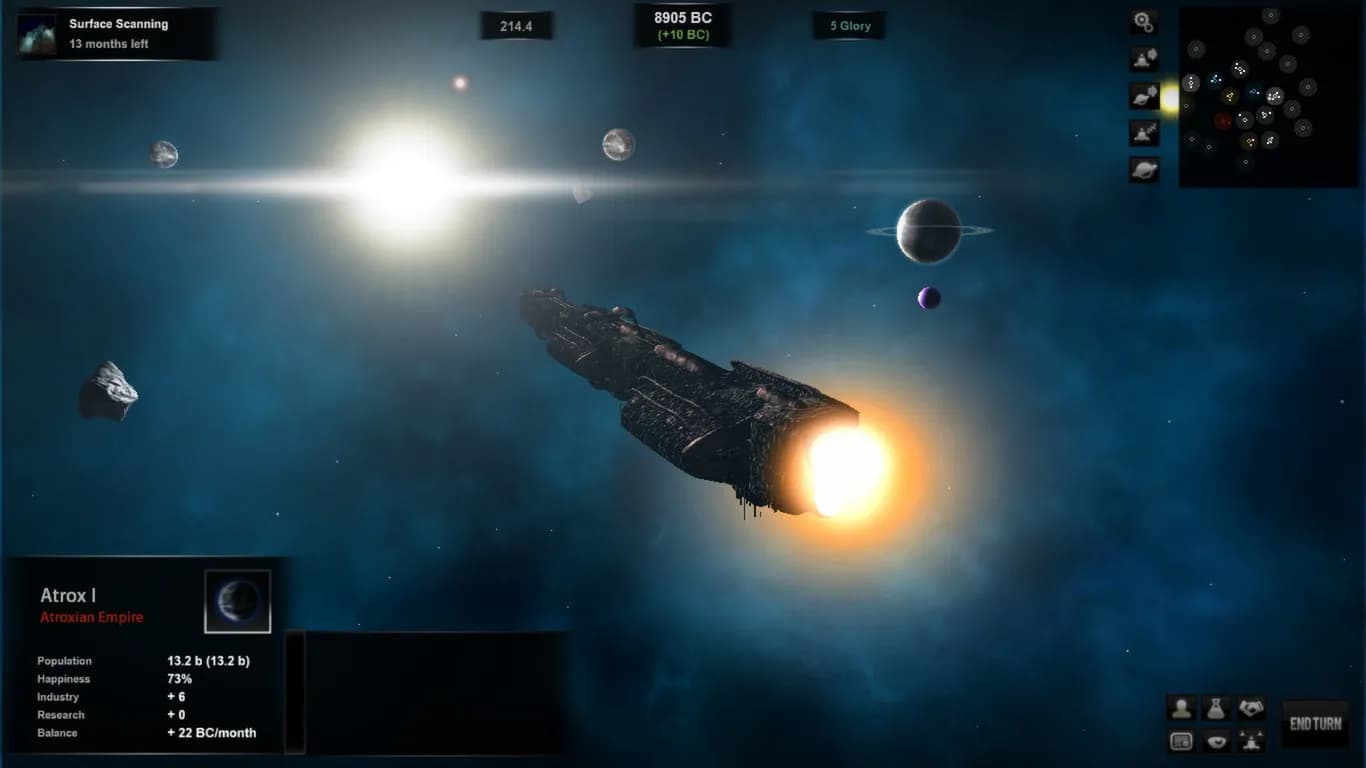
Task: Open diplomacy via the handshake icon
Action: coord(1251,708)
